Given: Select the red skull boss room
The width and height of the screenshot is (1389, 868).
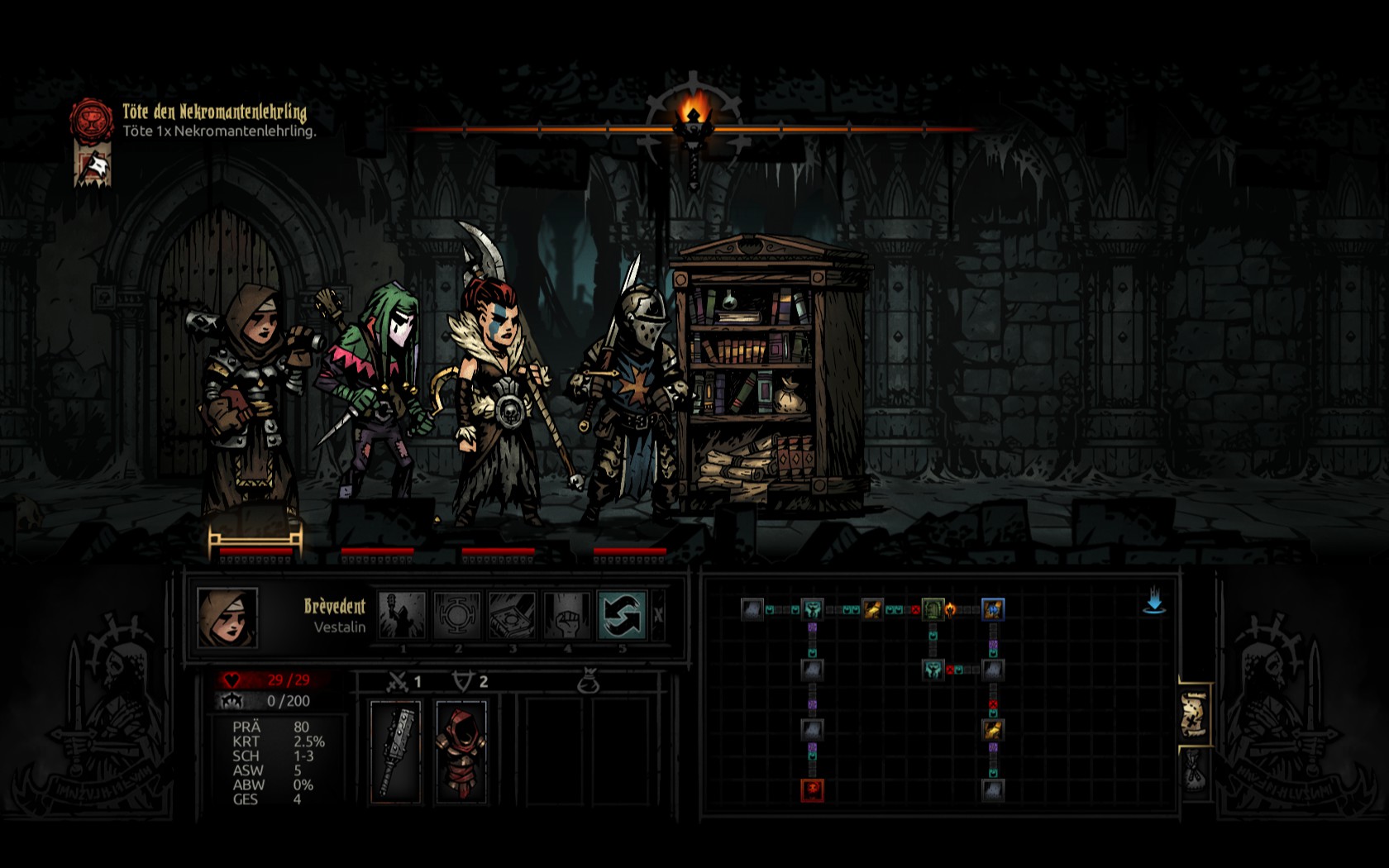Looking at the screenshot, I should (x=812, y=789).
